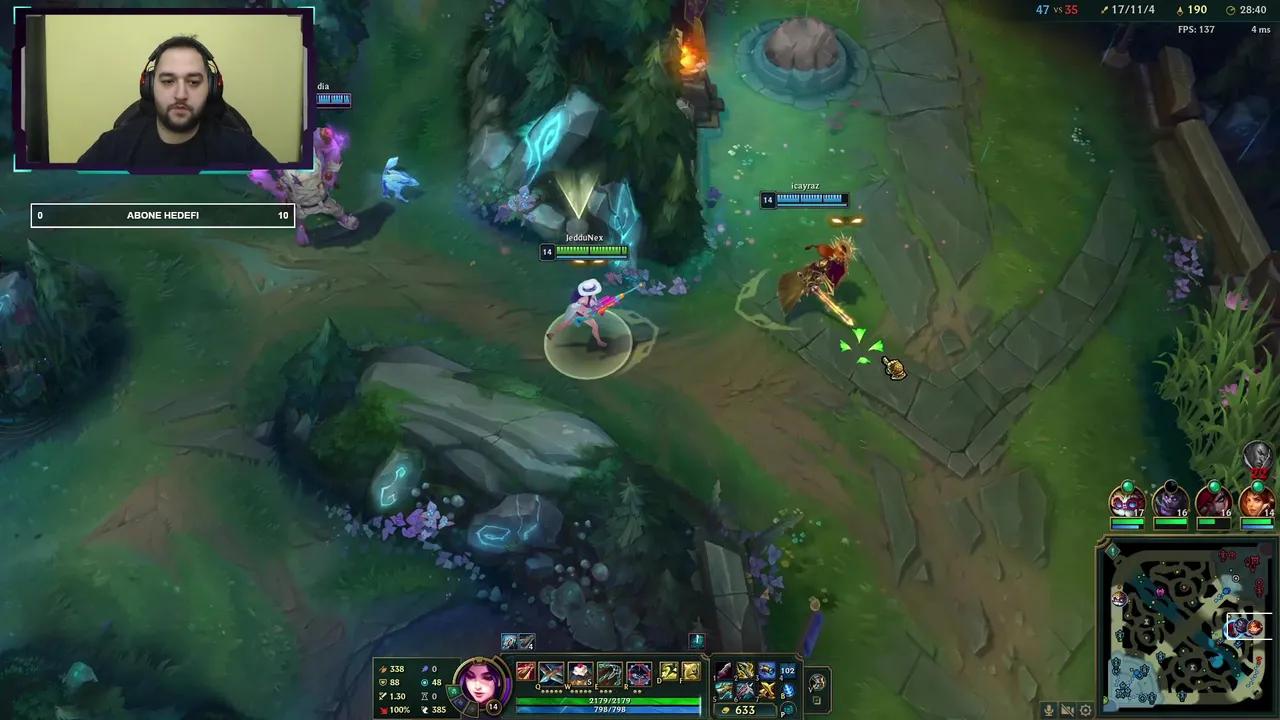1280x720 pixels.
Task: Select Jhin's Q ability icon
Action: click(551, 672)
